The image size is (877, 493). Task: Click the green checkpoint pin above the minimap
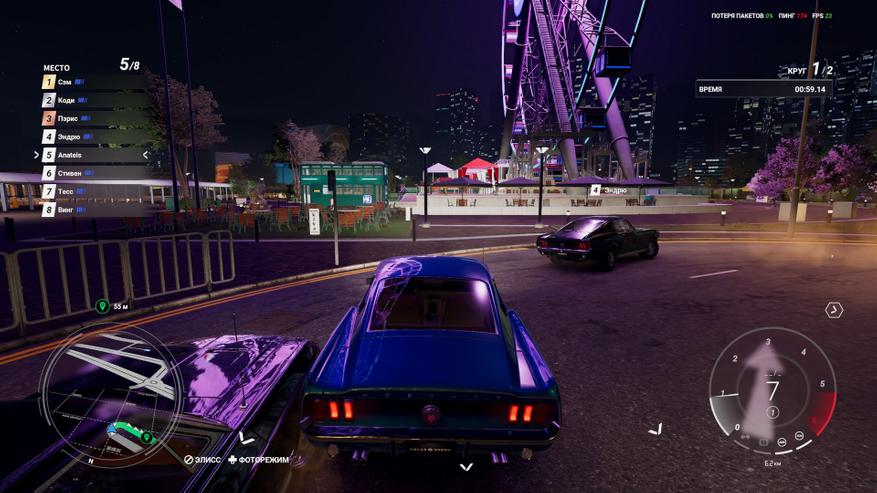pyautogui.click(x=102, y=306)
